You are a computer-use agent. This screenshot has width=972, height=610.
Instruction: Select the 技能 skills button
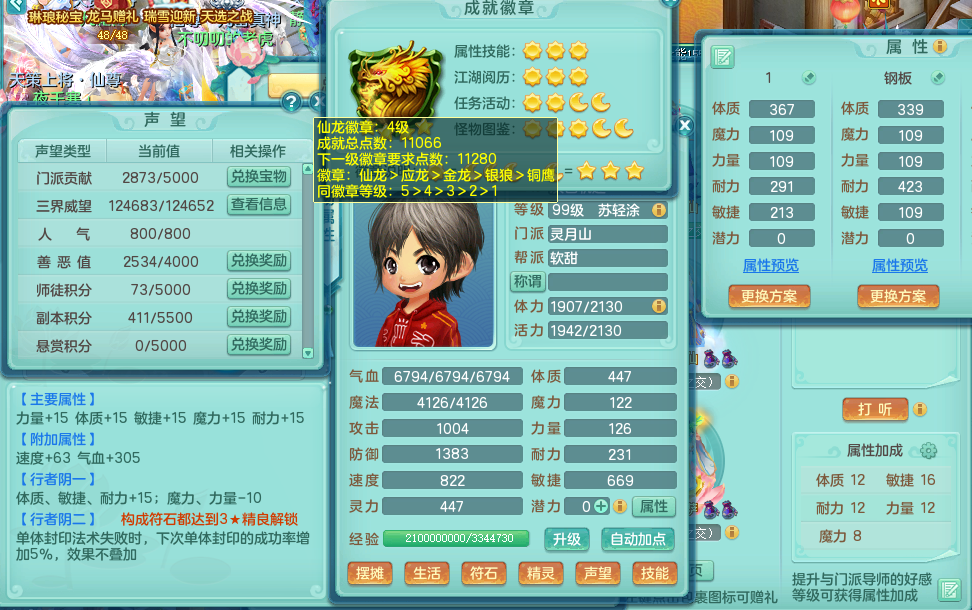[x=654, y=573]
